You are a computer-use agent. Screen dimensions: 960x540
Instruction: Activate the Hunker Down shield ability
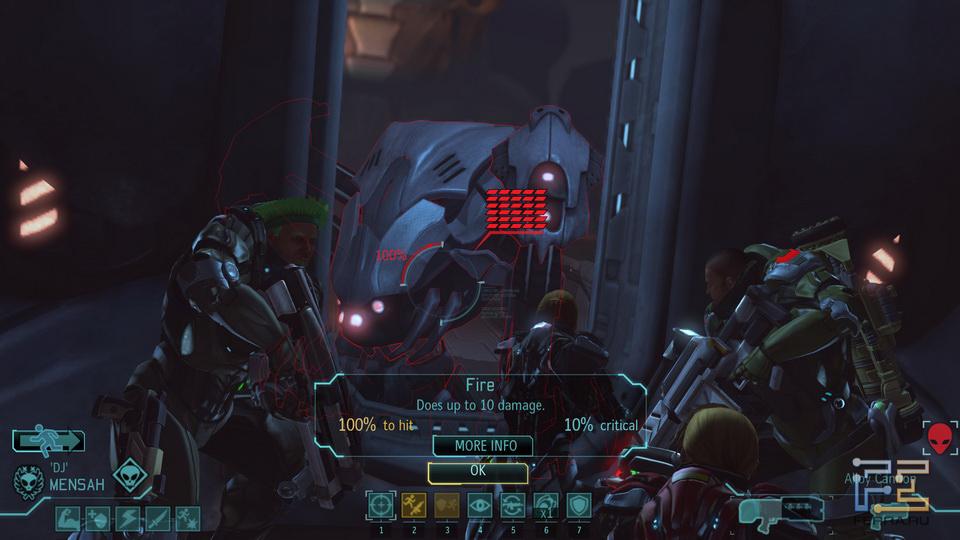(579, 506)
